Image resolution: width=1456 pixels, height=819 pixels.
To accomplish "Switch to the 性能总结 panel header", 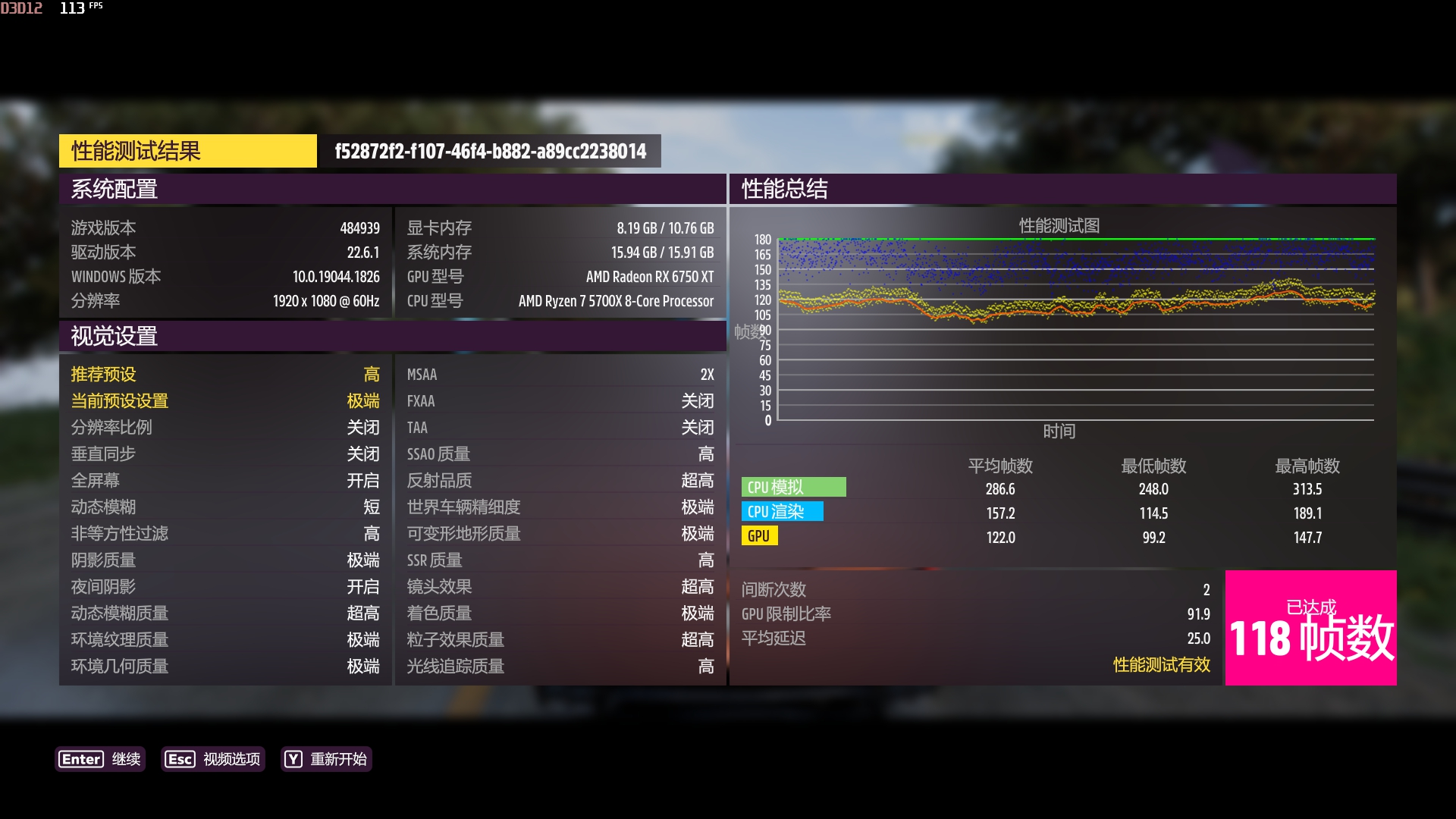I will 784,187.
